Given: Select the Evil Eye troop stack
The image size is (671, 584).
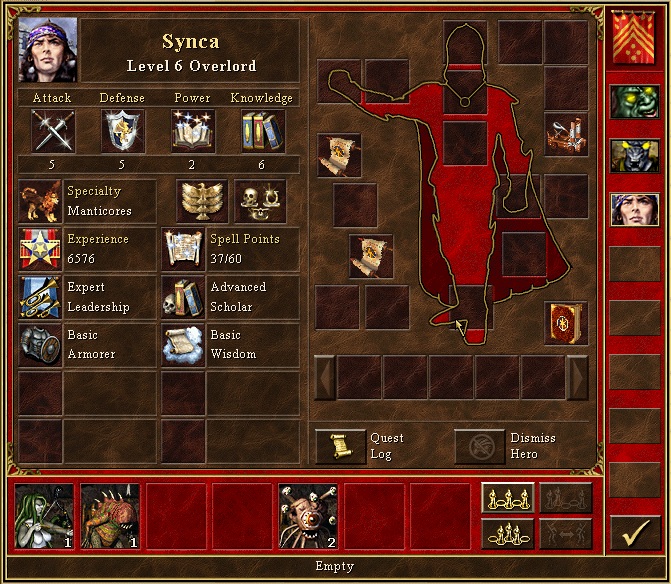Looking at the screenshot, I should (x=307, y=516).
